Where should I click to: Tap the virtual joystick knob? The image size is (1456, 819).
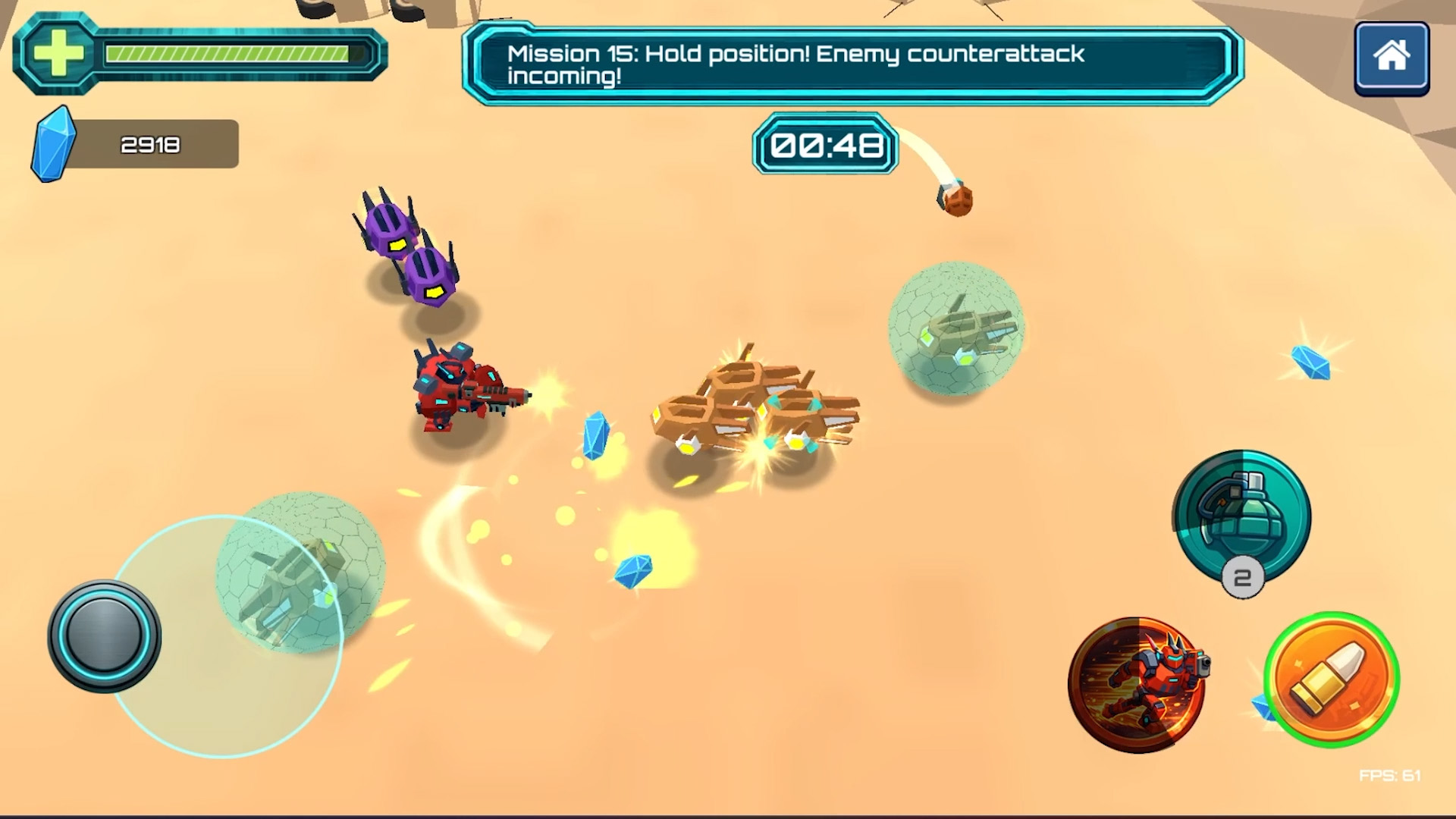click(104, 635)
